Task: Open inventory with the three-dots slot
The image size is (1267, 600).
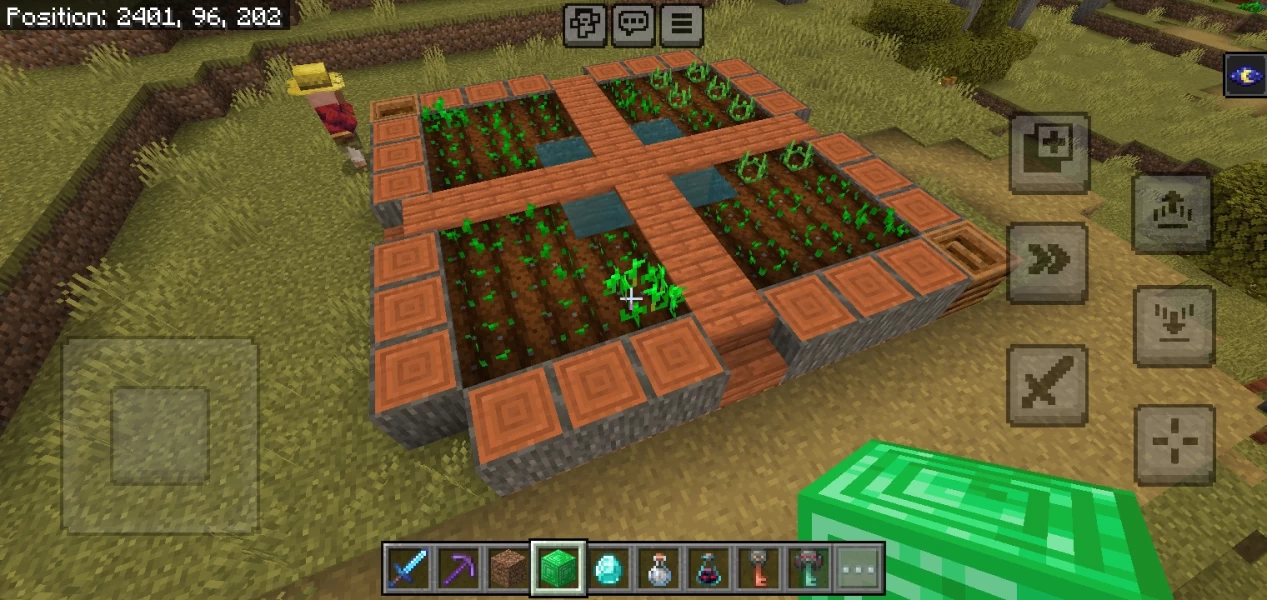Action: (859, 570)
